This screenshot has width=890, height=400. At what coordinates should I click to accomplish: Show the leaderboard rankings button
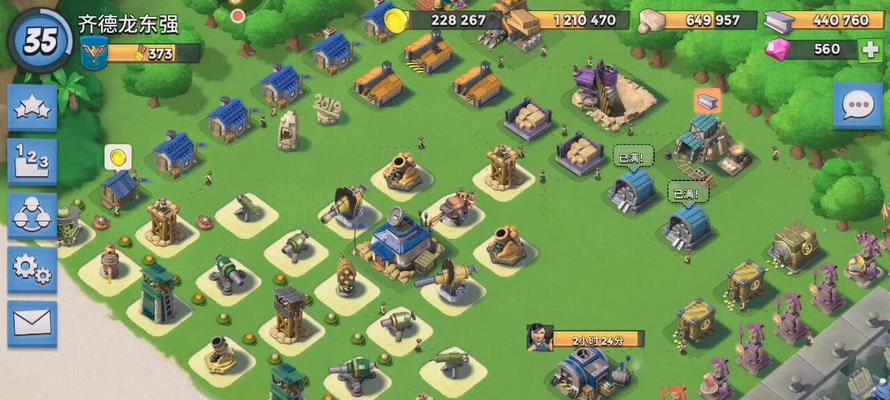(x=32, y=161)
